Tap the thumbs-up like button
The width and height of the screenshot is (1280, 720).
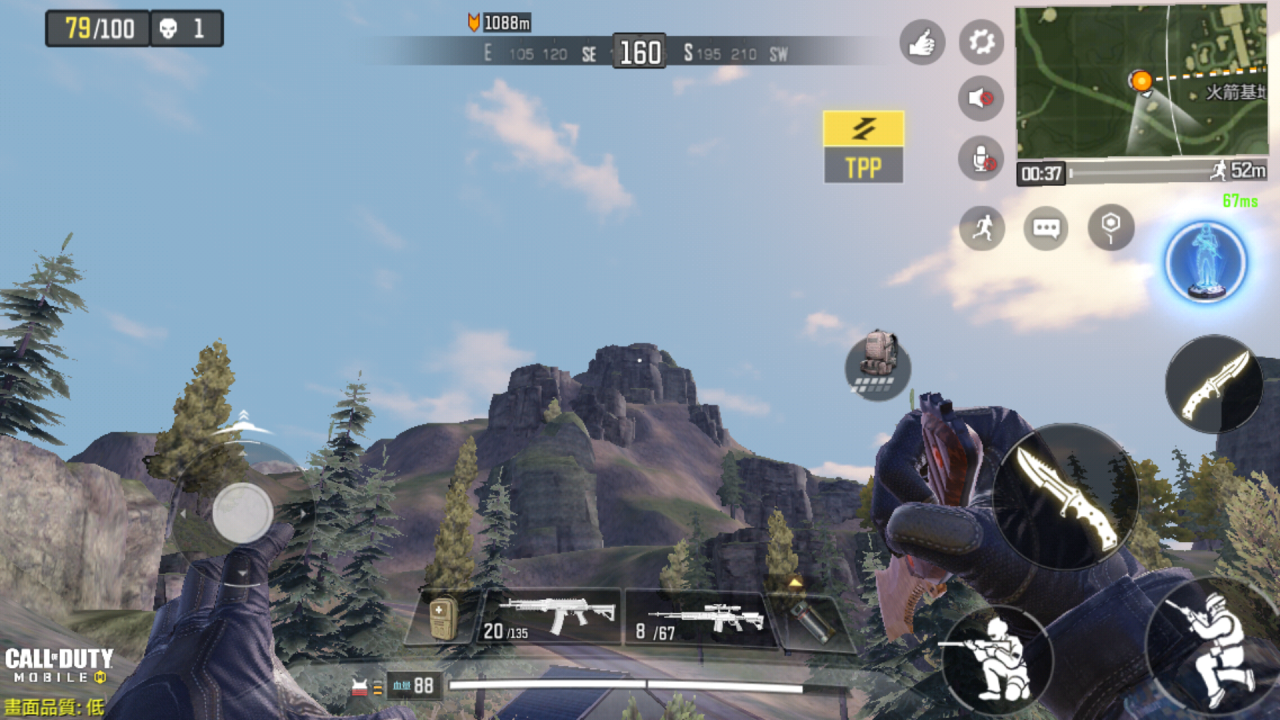tap(922, 42)
